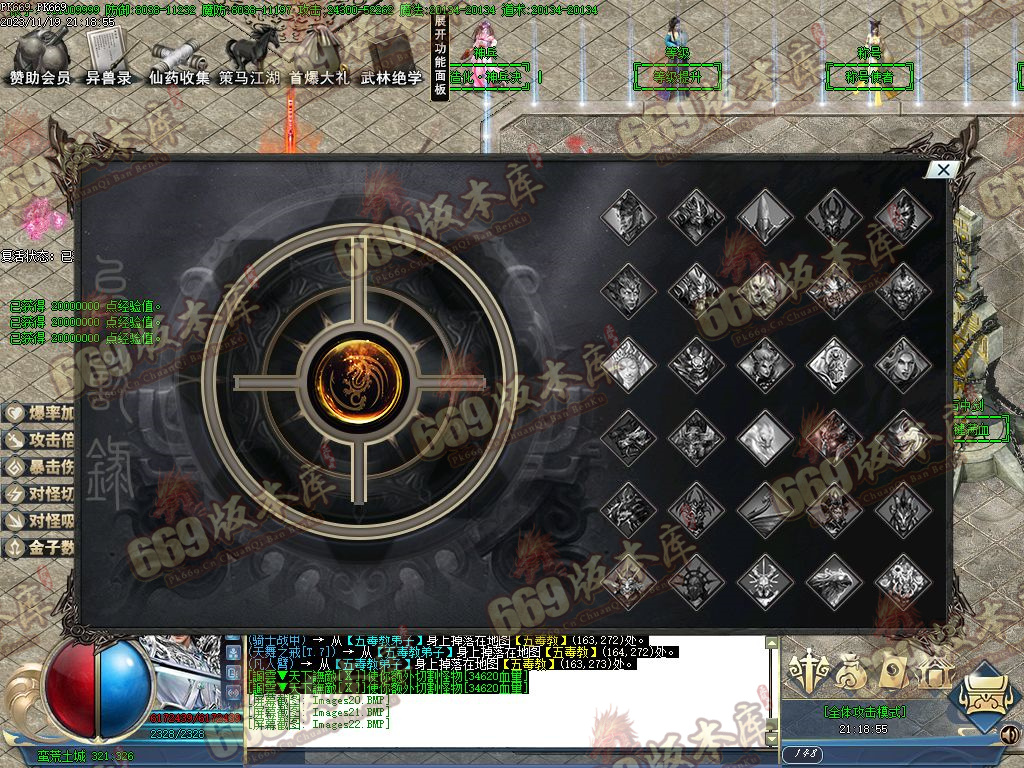
Task: Select the 金子数 gold amount entry
Action: 40,547
